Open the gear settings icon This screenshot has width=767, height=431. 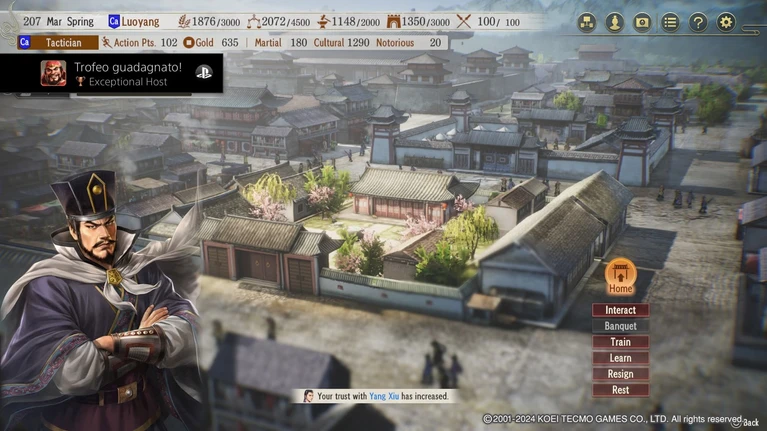[x=726, y=22]
